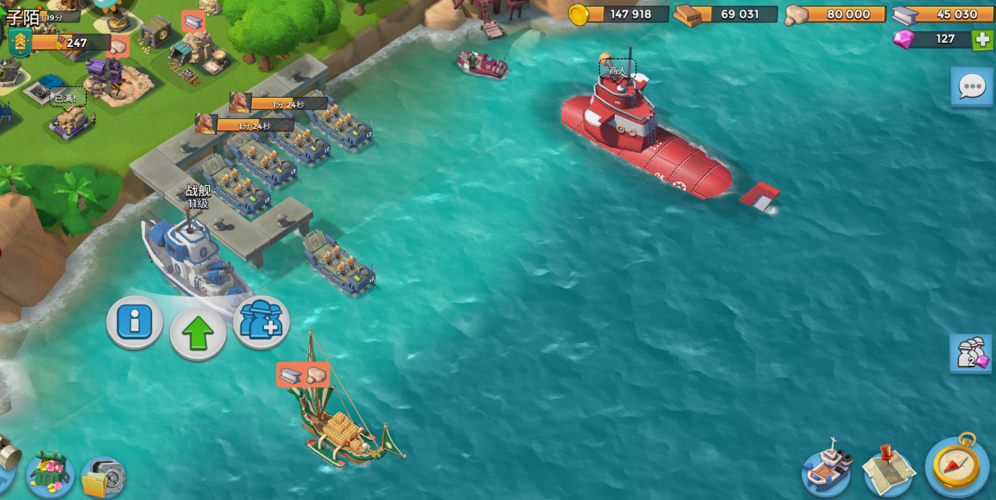Open the player rank badge profile
This screenshot has height=500, width=996.
pos(19,43)
